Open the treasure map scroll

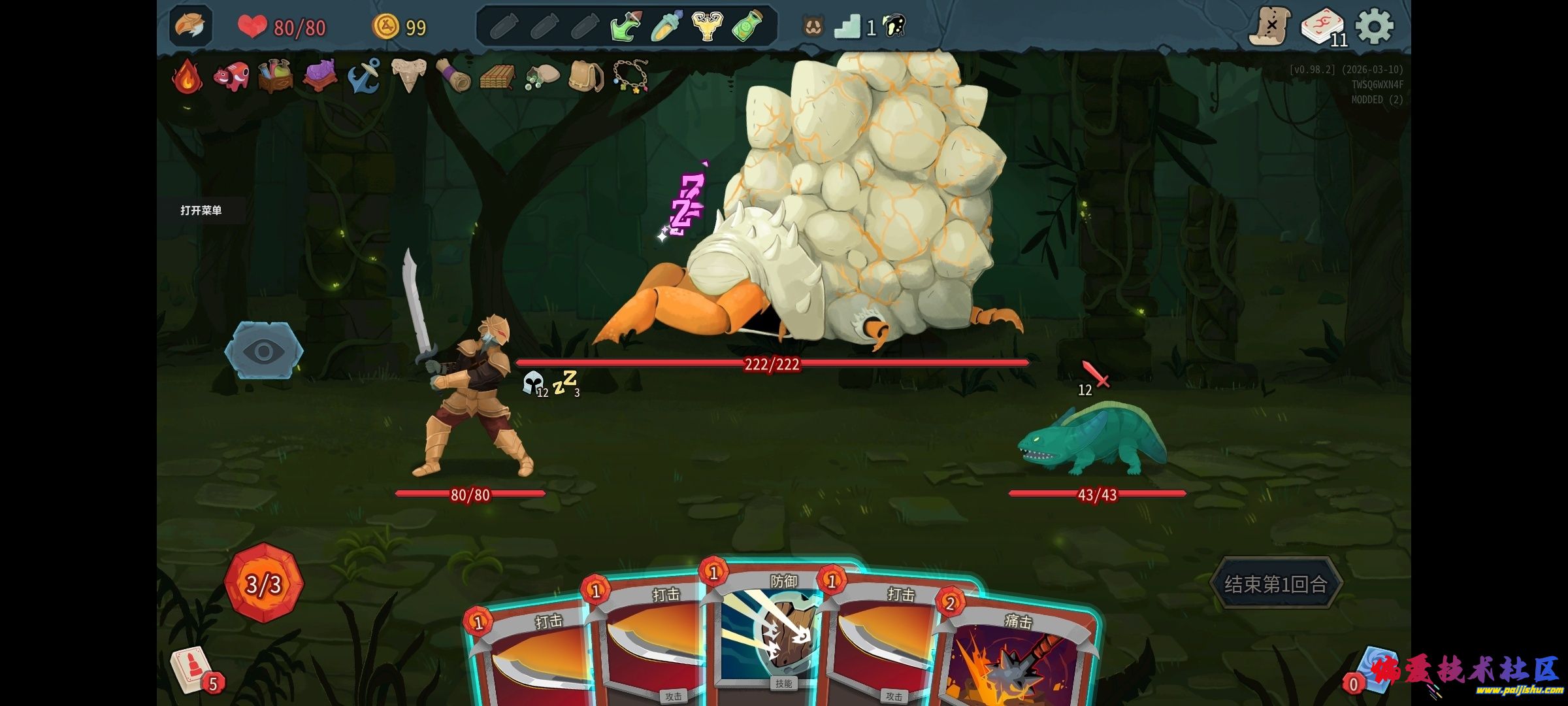pos(1269,27)
